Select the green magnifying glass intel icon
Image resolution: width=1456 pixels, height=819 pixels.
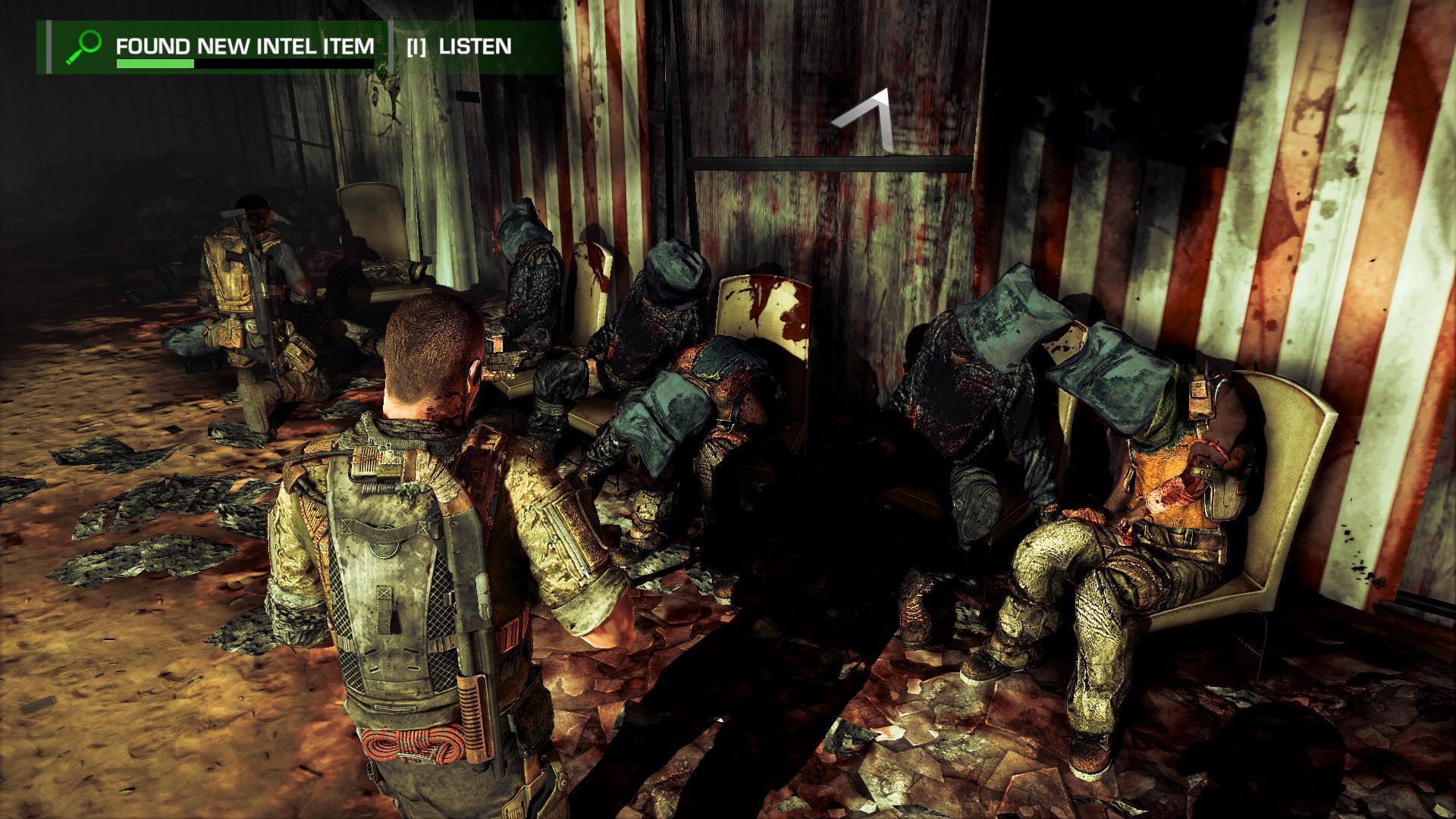83,46
